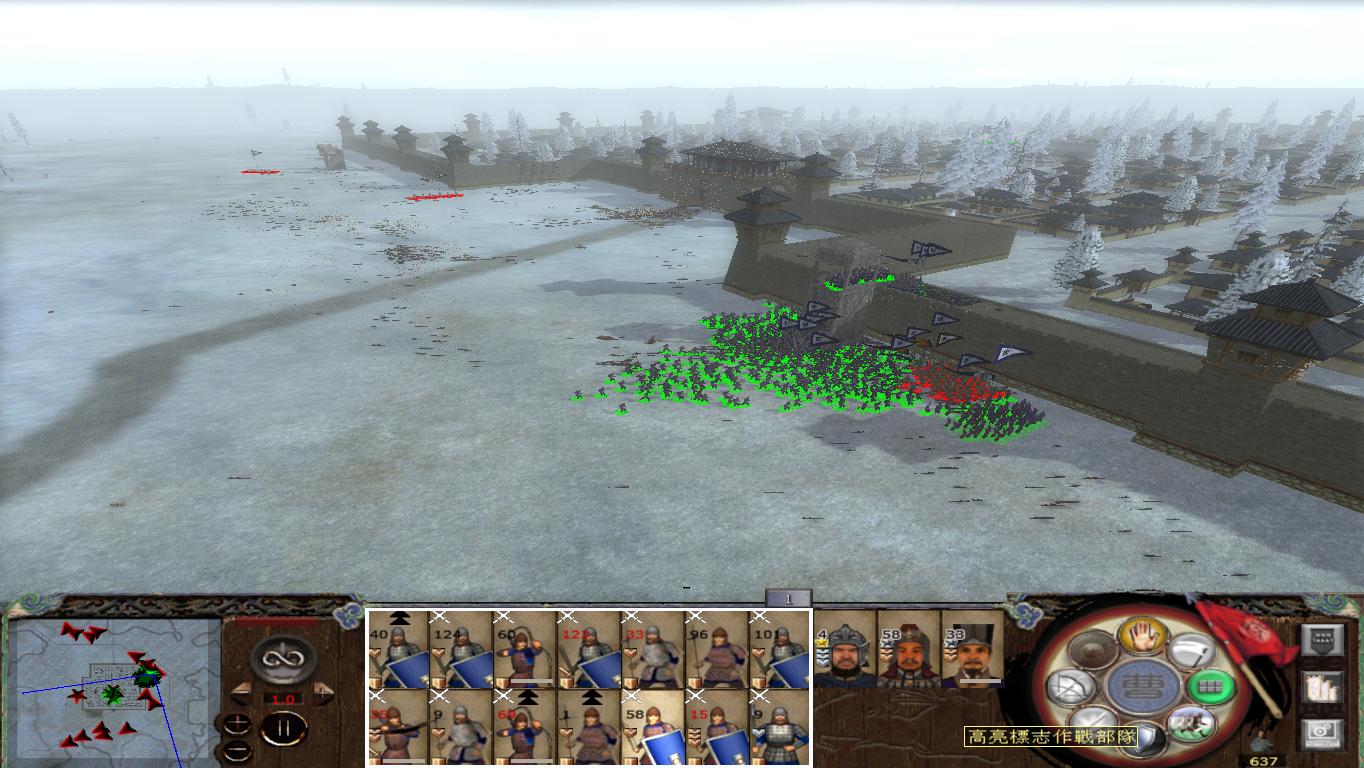Click the halt hand icon in radial menu
The width and height of the screenshot is (1364, 768).
[1144, 636]
